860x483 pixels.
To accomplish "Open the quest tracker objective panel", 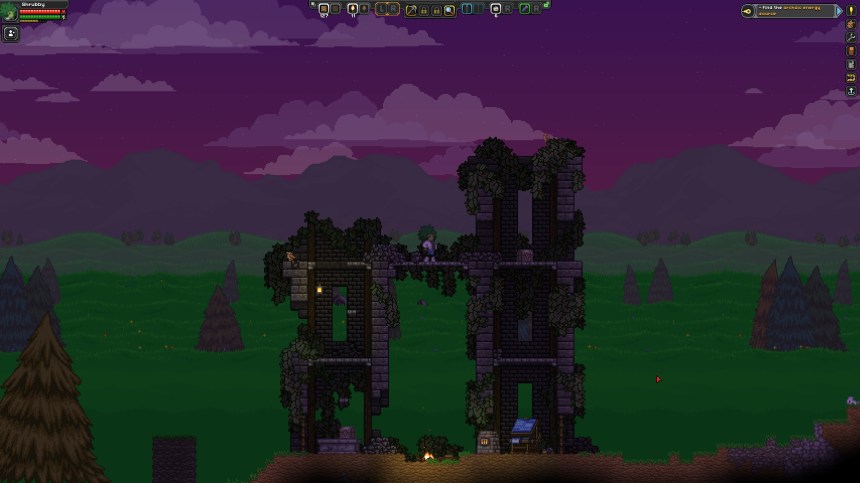I will [x=789, y=11].
